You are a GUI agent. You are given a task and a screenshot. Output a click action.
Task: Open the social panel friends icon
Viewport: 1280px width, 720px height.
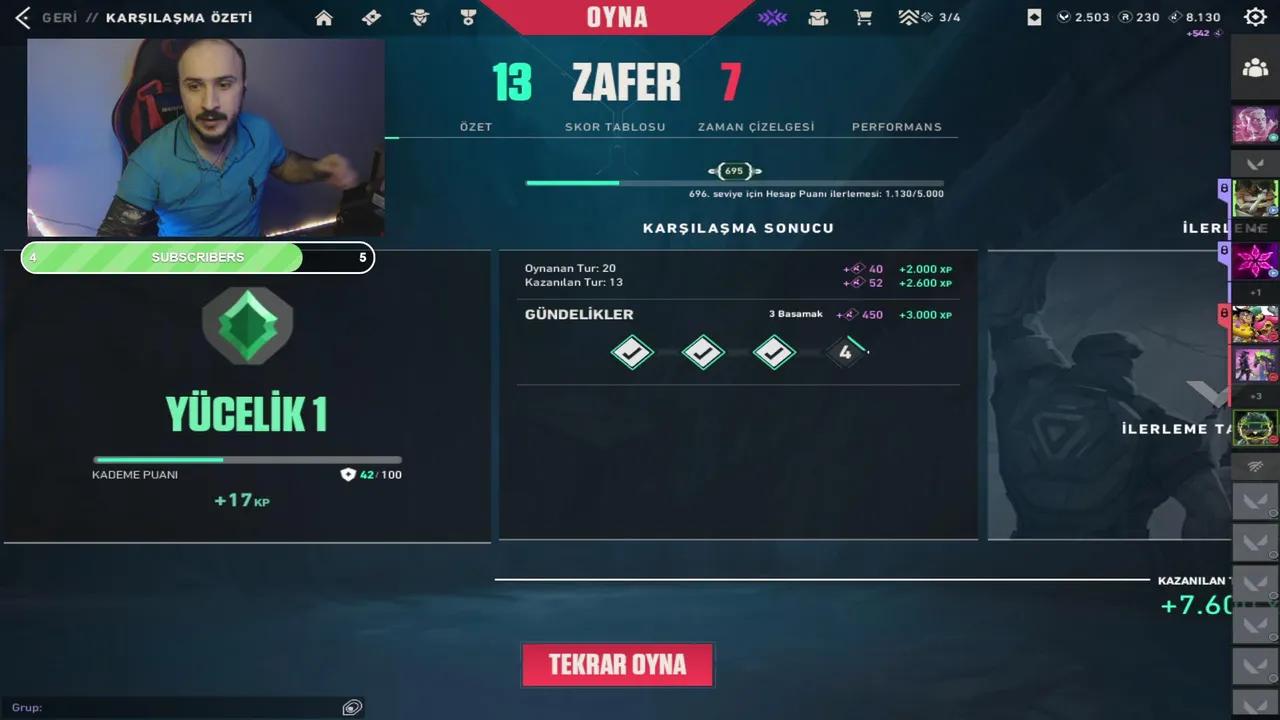(x=1255, y=68)
